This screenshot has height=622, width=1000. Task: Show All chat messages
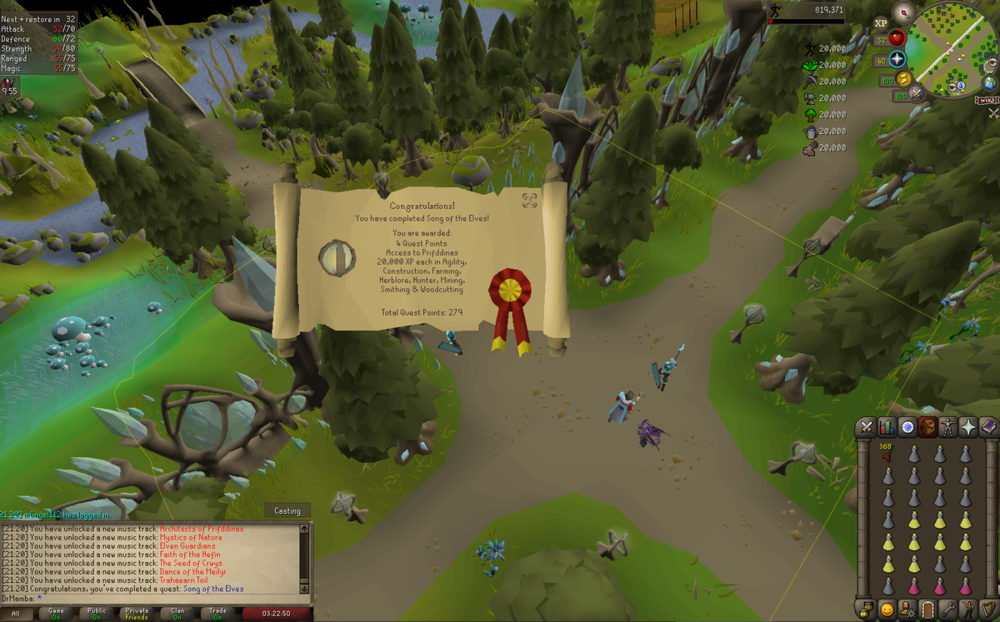[15, 613]
